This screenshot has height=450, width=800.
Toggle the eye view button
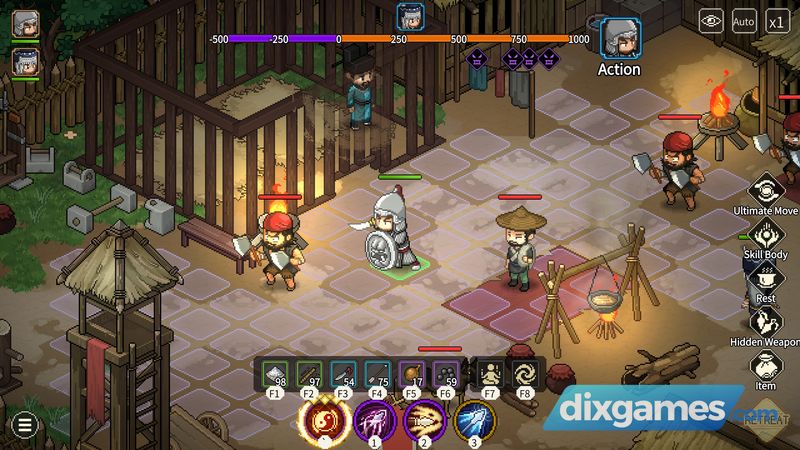[x=711, y=19]
